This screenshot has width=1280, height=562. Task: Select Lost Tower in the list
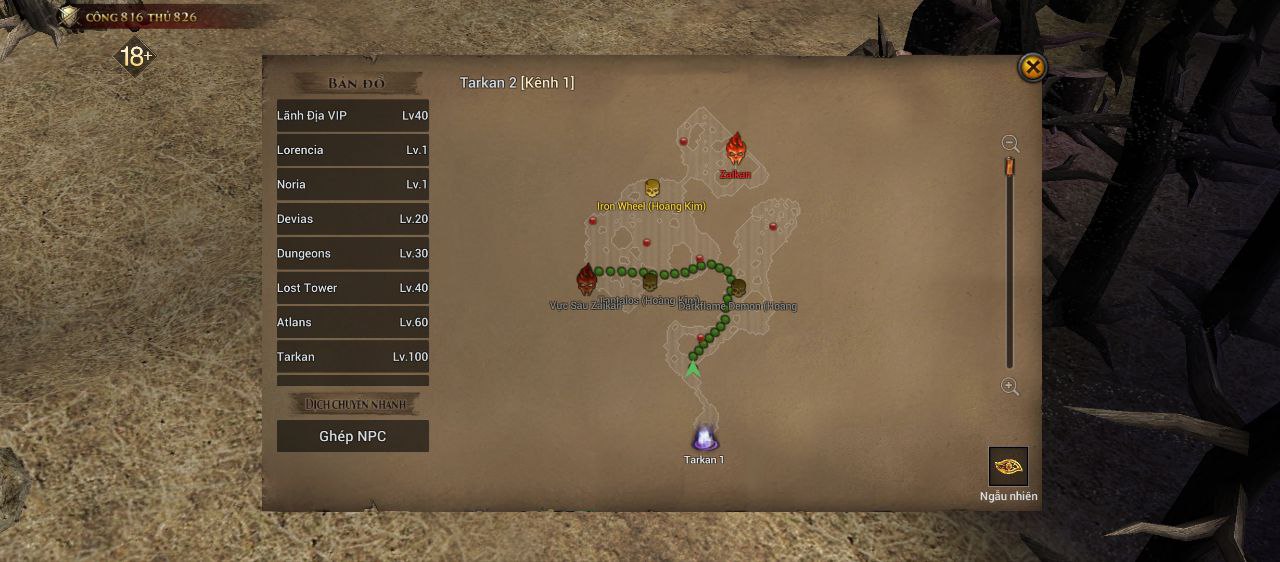[352, 288]
